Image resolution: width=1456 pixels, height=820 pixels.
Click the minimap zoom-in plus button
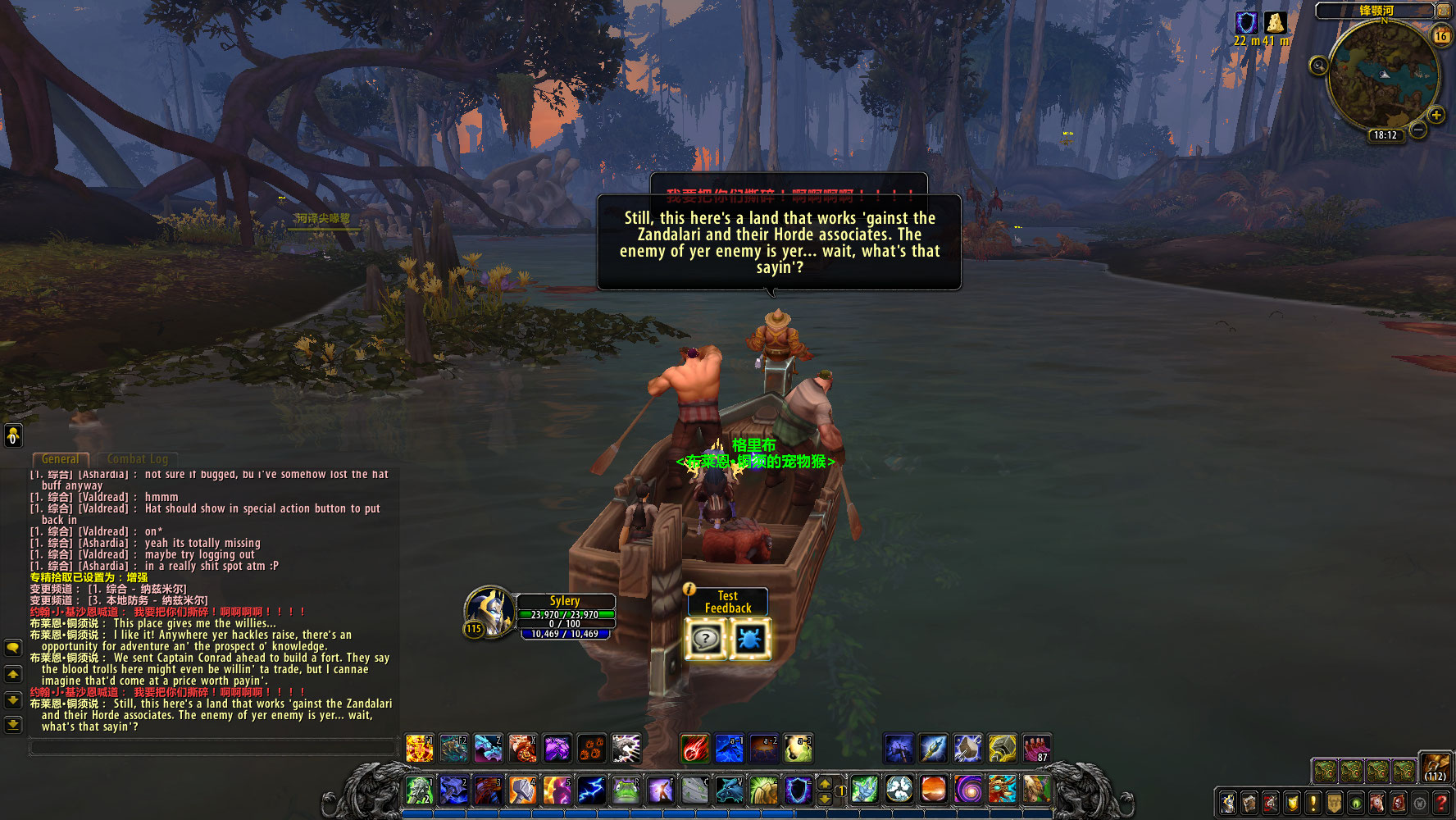pyautogui.click(x=1436, y=115)
